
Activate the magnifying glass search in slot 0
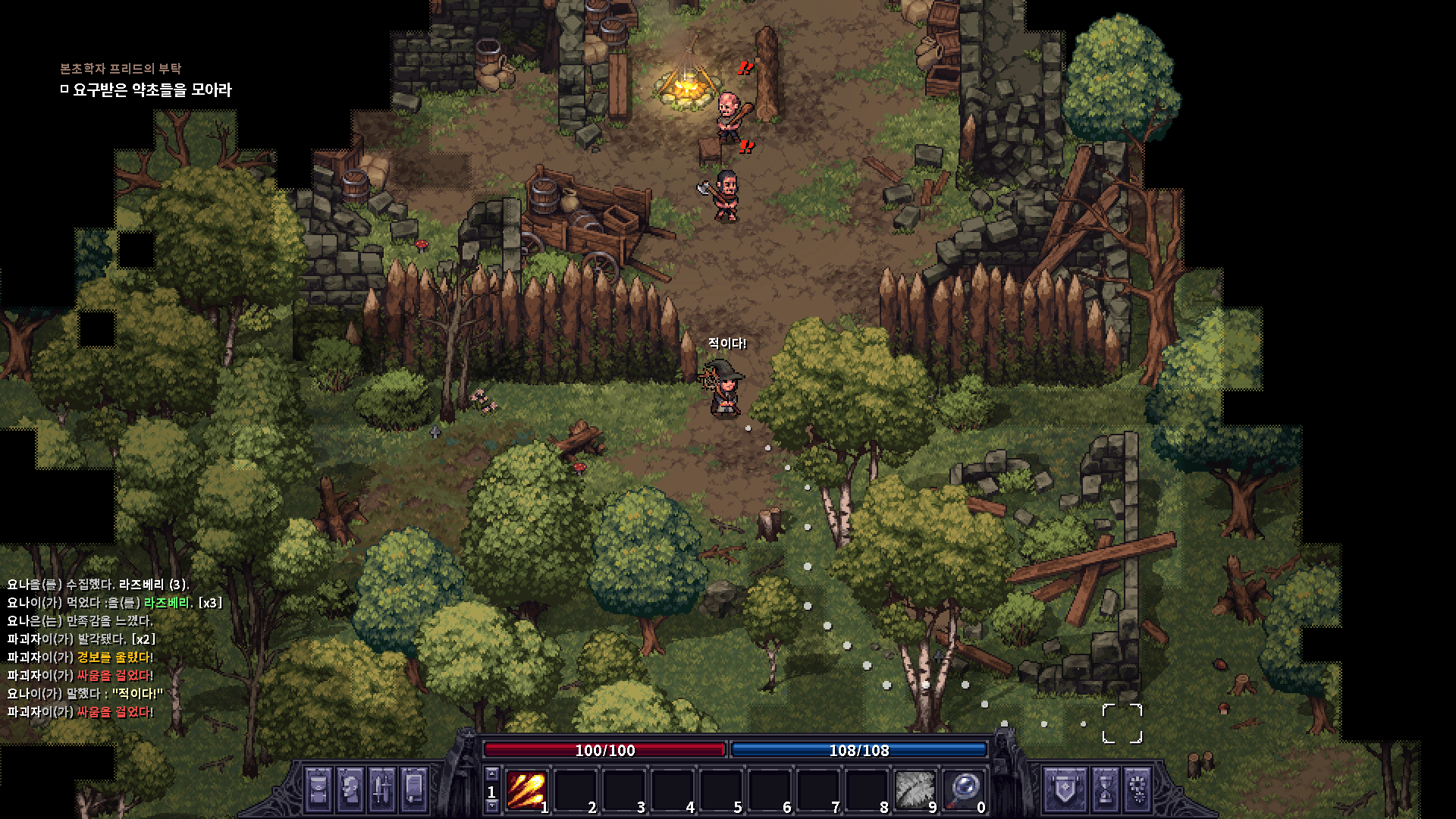tap(963, 790)
